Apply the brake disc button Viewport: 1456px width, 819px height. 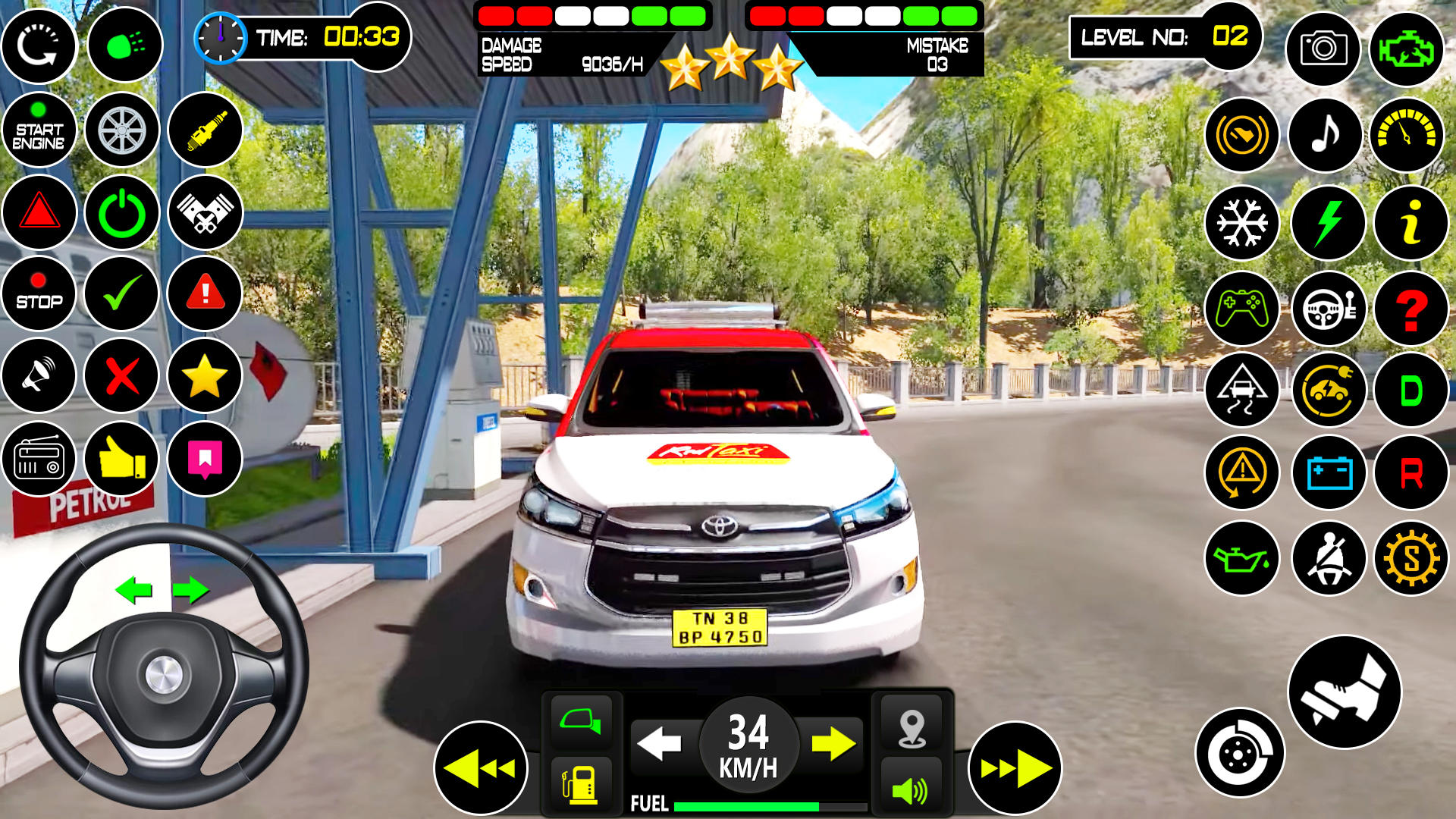[1240, 753]
